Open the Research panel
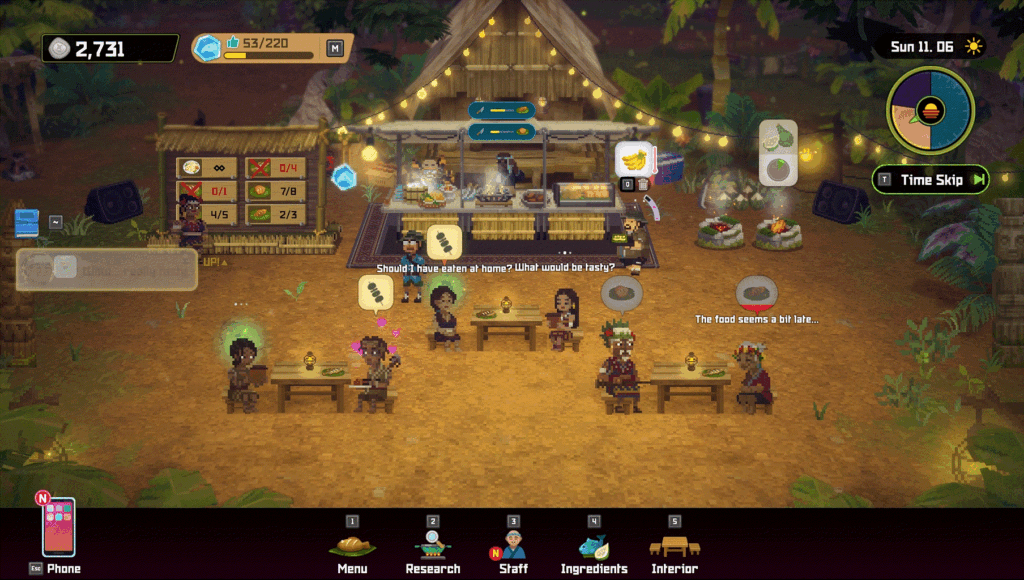Image resolution: width=1024 pixels, height=580 pixels. pos(433,546)
